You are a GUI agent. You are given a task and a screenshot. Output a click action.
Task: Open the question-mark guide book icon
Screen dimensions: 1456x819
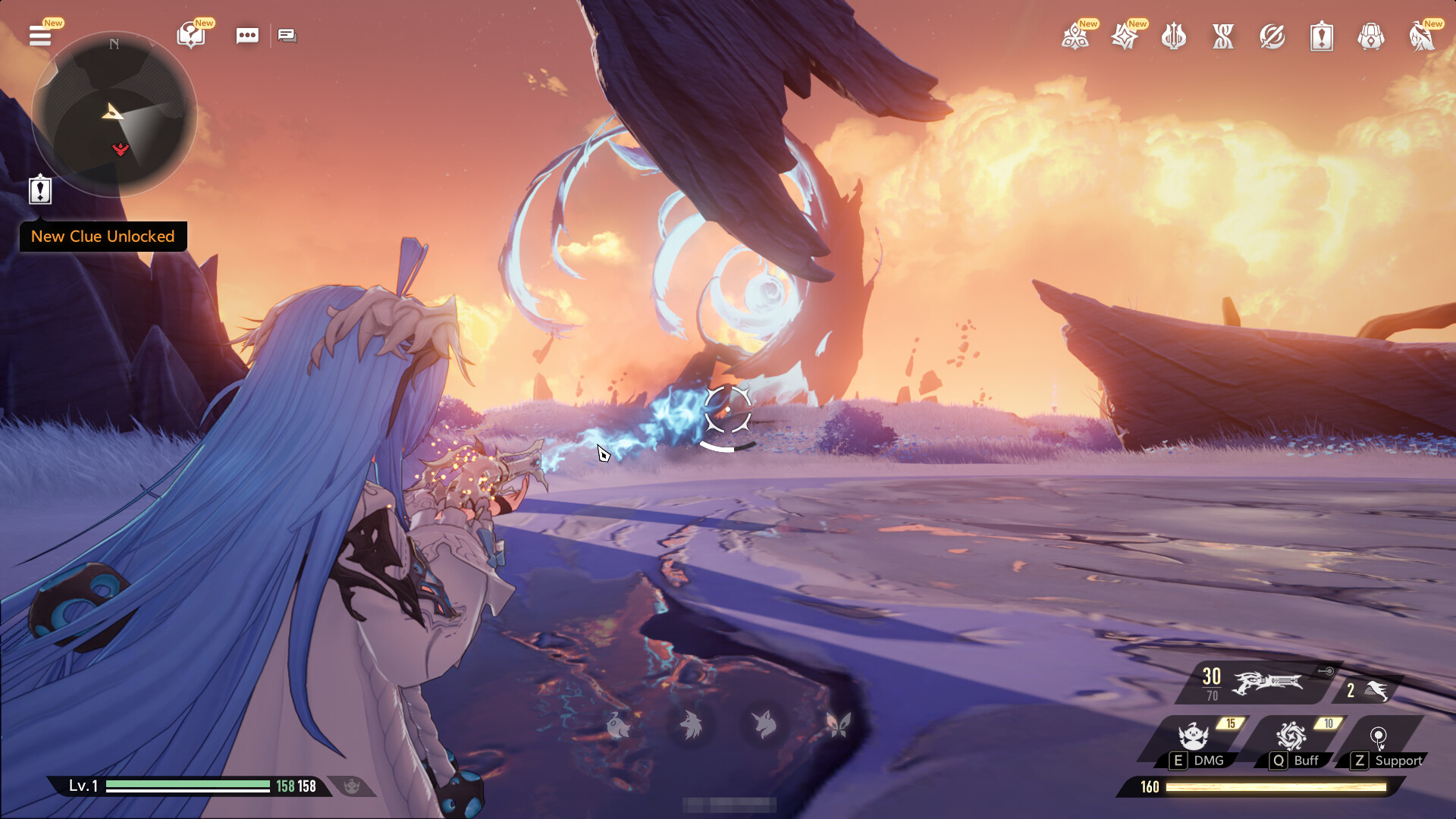[x=190, y=36]
